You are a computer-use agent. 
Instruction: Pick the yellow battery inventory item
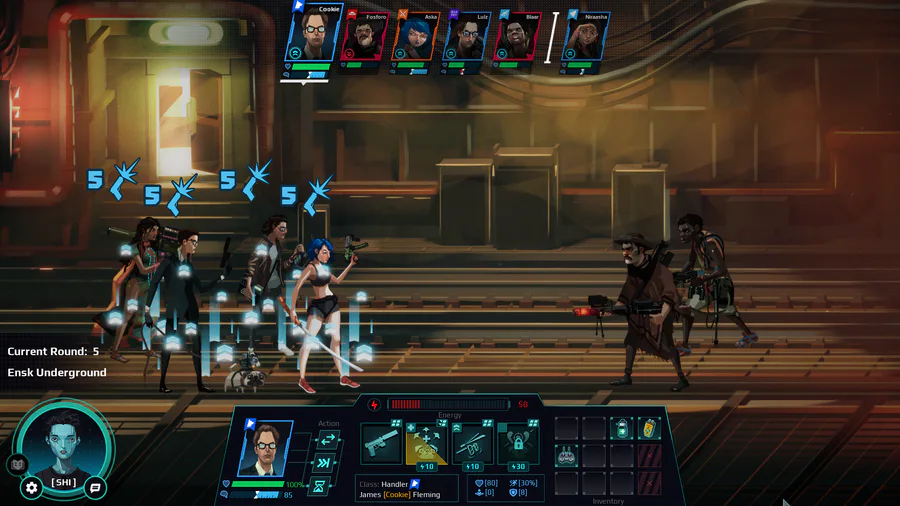click(x=649, y=429)
